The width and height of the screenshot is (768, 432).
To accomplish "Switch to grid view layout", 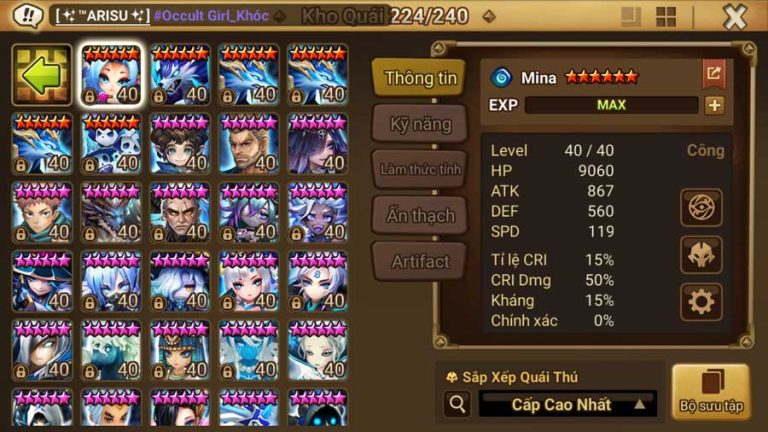I will click(665, 17).
